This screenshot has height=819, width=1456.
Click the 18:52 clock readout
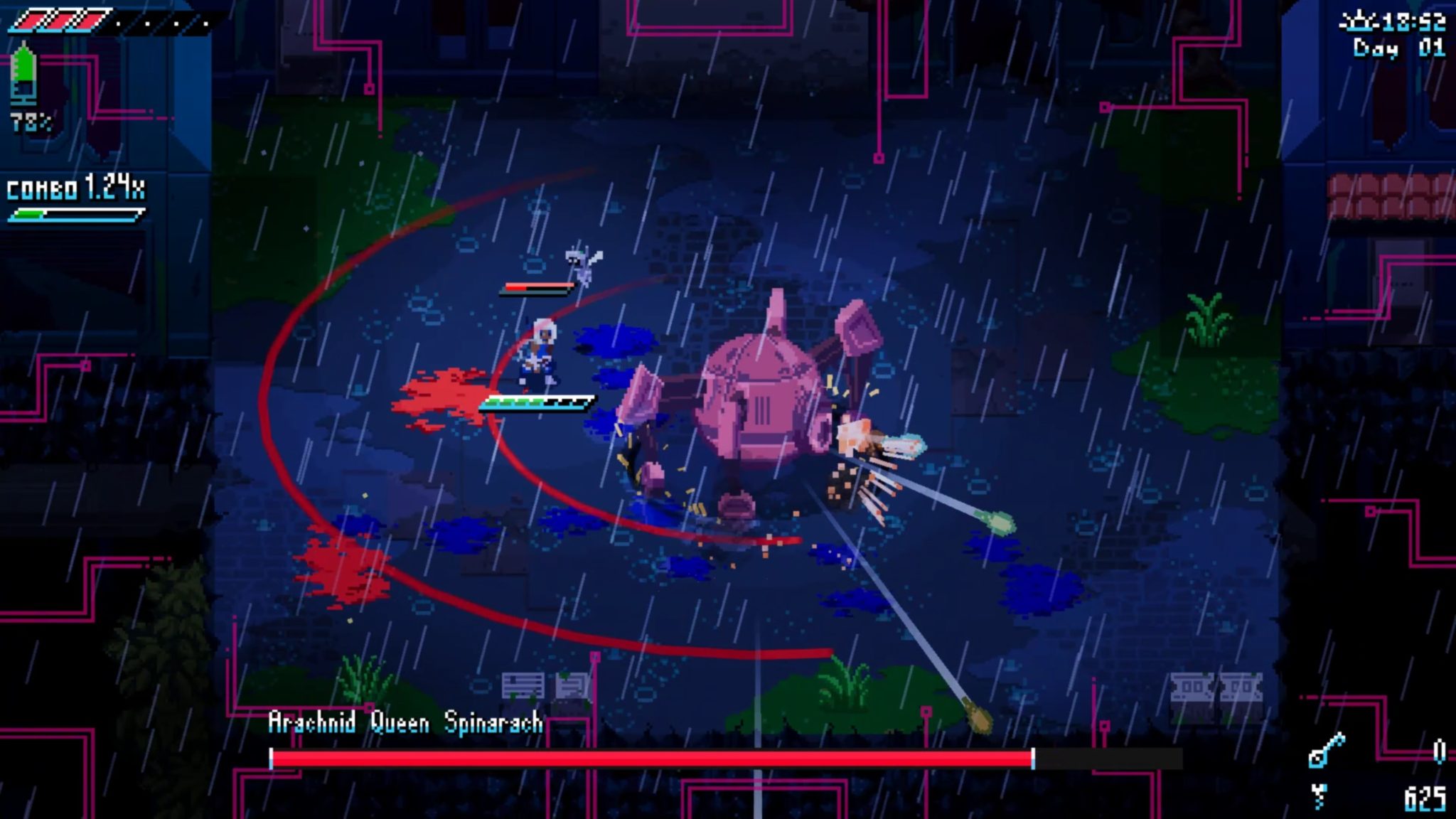point(1415,21)
